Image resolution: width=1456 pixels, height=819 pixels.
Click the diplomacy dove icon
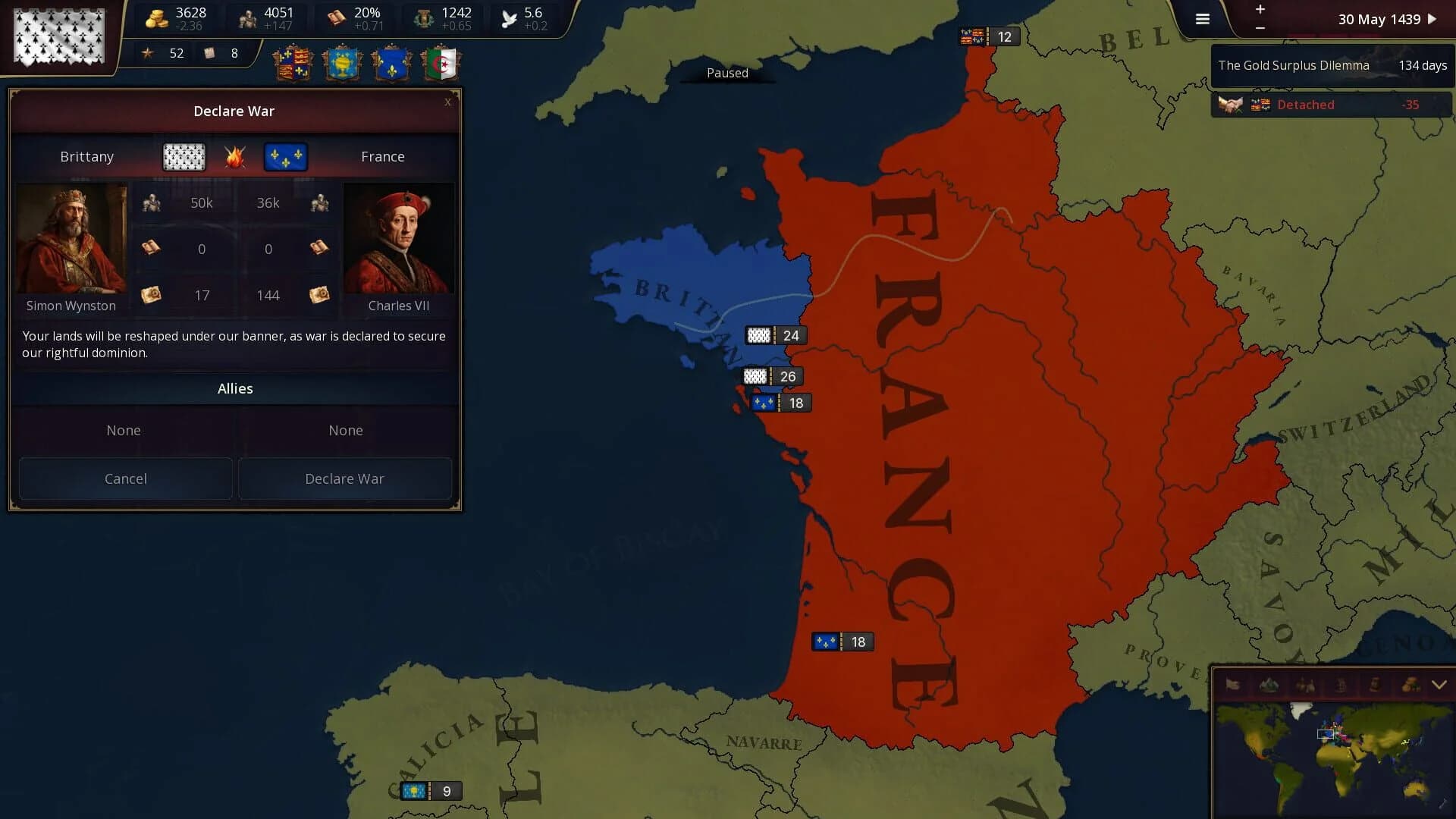tap(509, 18)
